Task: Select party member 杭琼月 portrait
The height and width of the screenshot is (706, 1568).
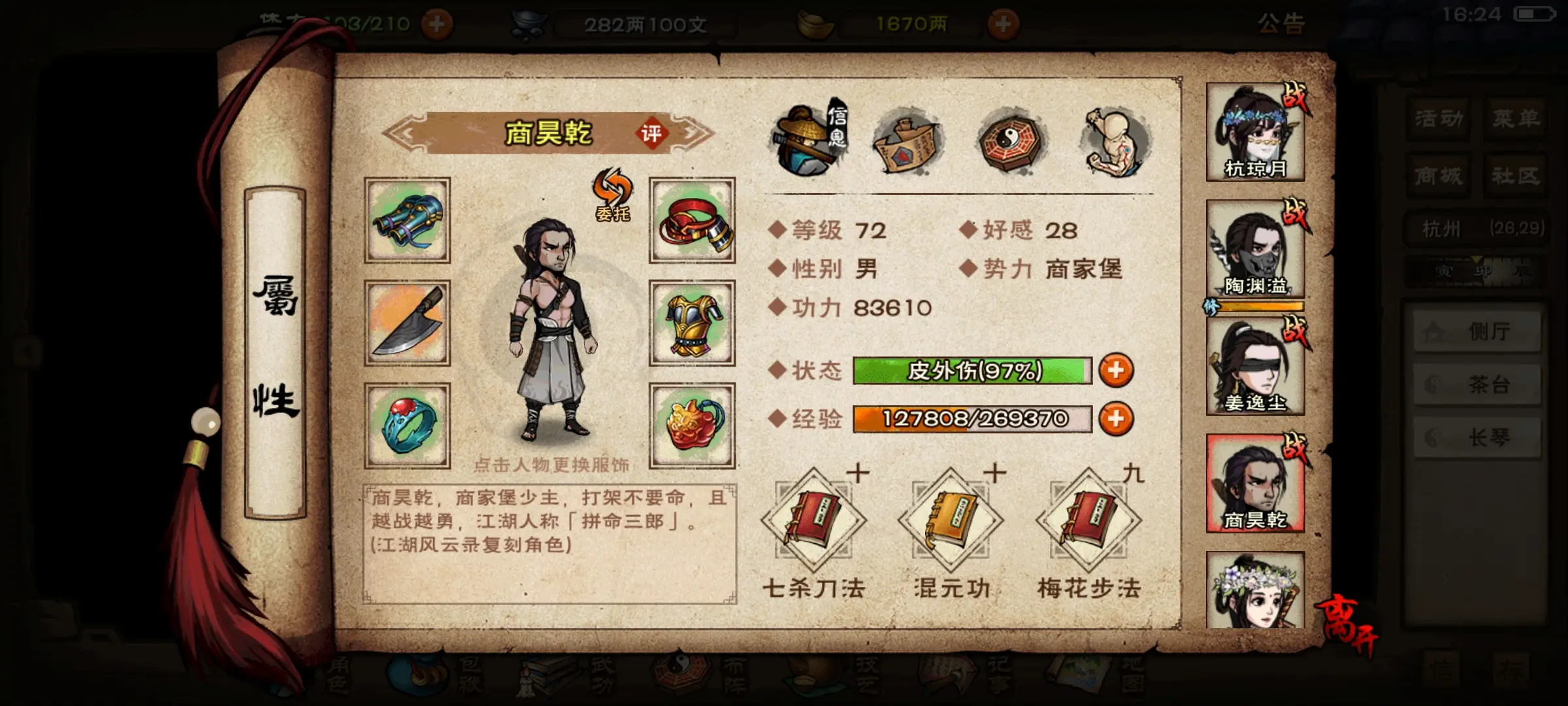Action: tap(1255, 132)
